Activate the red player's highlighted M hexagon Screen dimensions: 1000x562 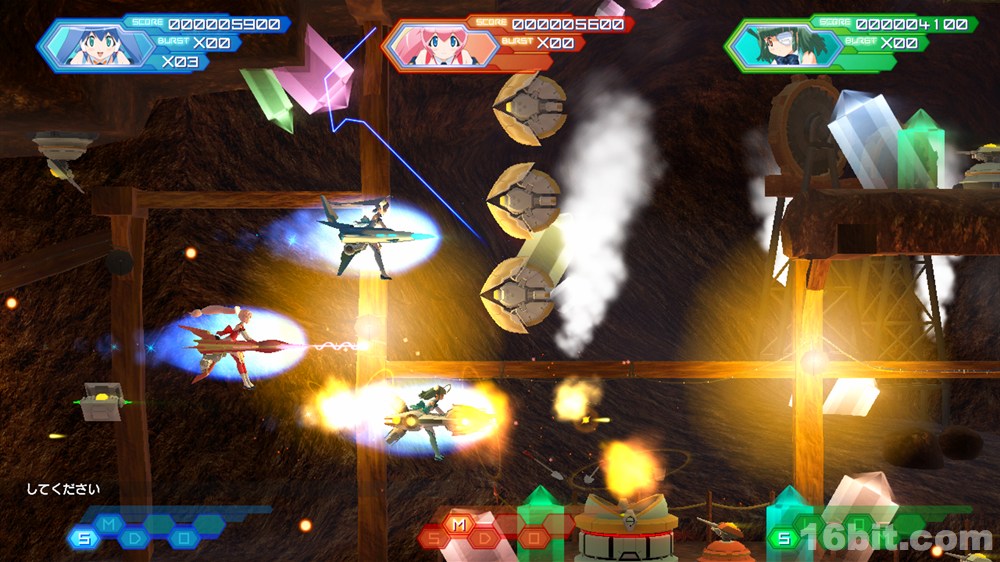(459, 525)
